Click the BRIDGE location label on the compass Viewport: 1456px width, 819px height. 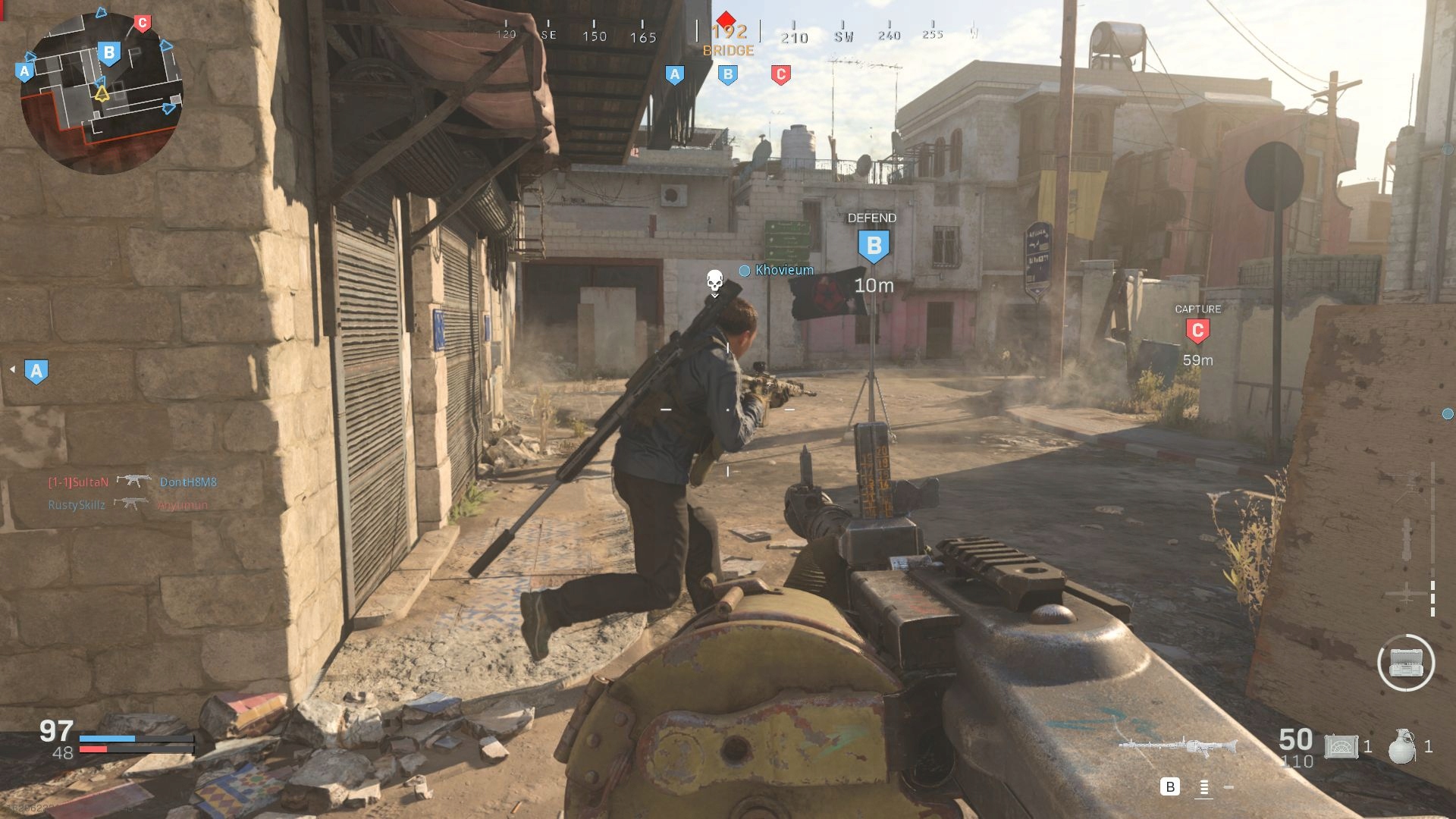[728, 51]
